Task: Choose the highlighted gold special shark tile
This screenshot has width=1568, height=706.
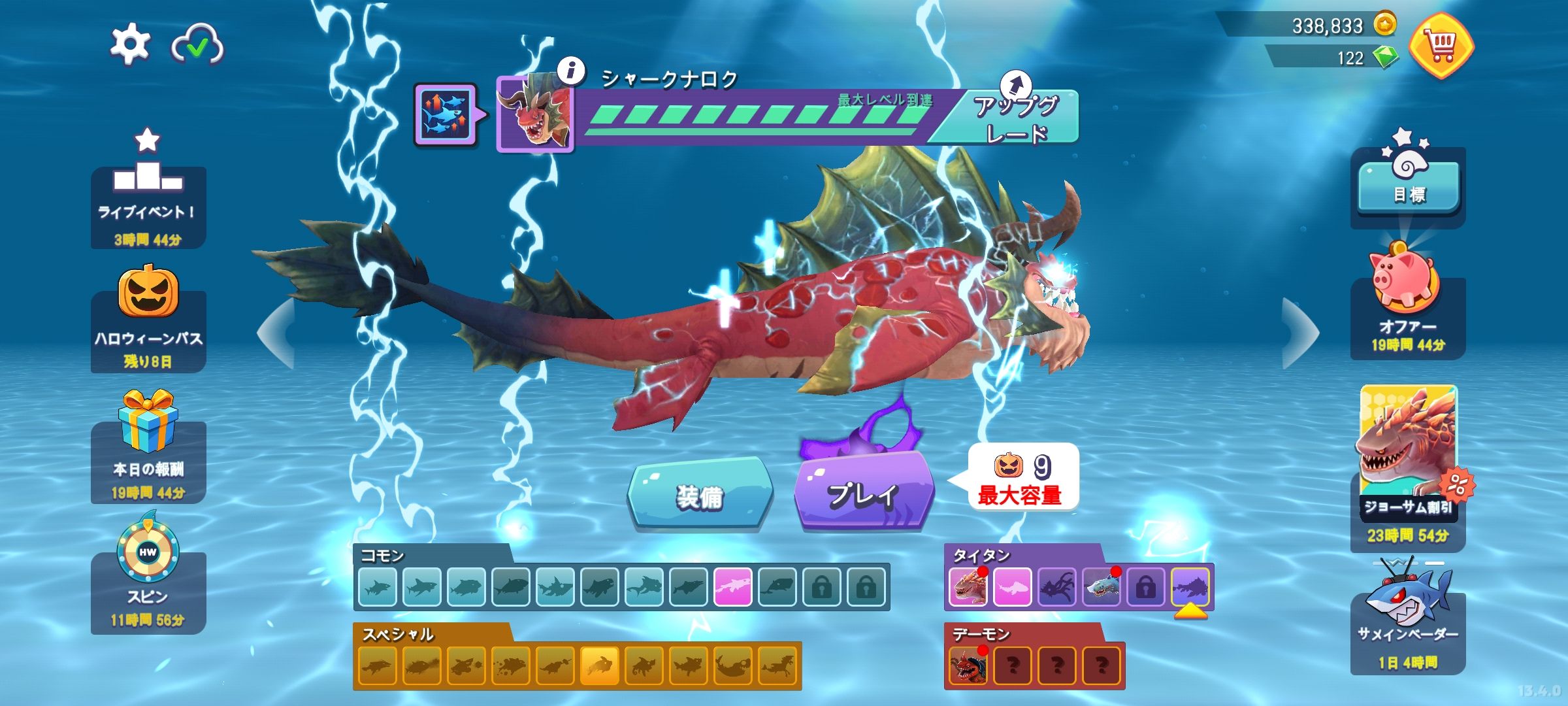Action: point(599,665)
